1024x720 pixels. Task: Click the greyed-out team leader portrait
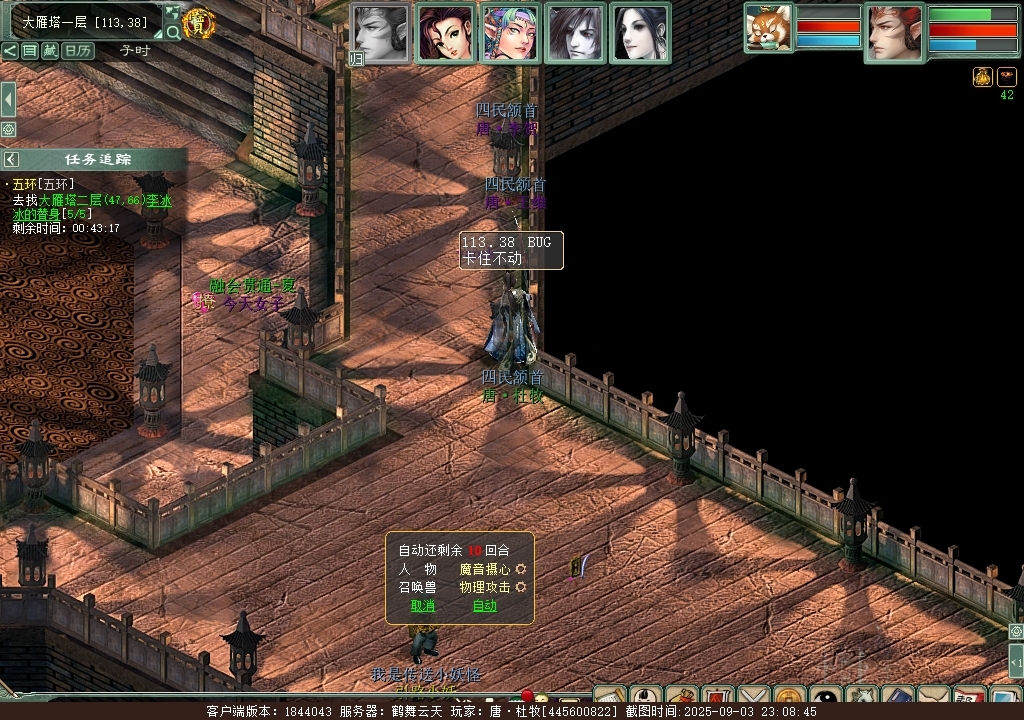(381, 34)
